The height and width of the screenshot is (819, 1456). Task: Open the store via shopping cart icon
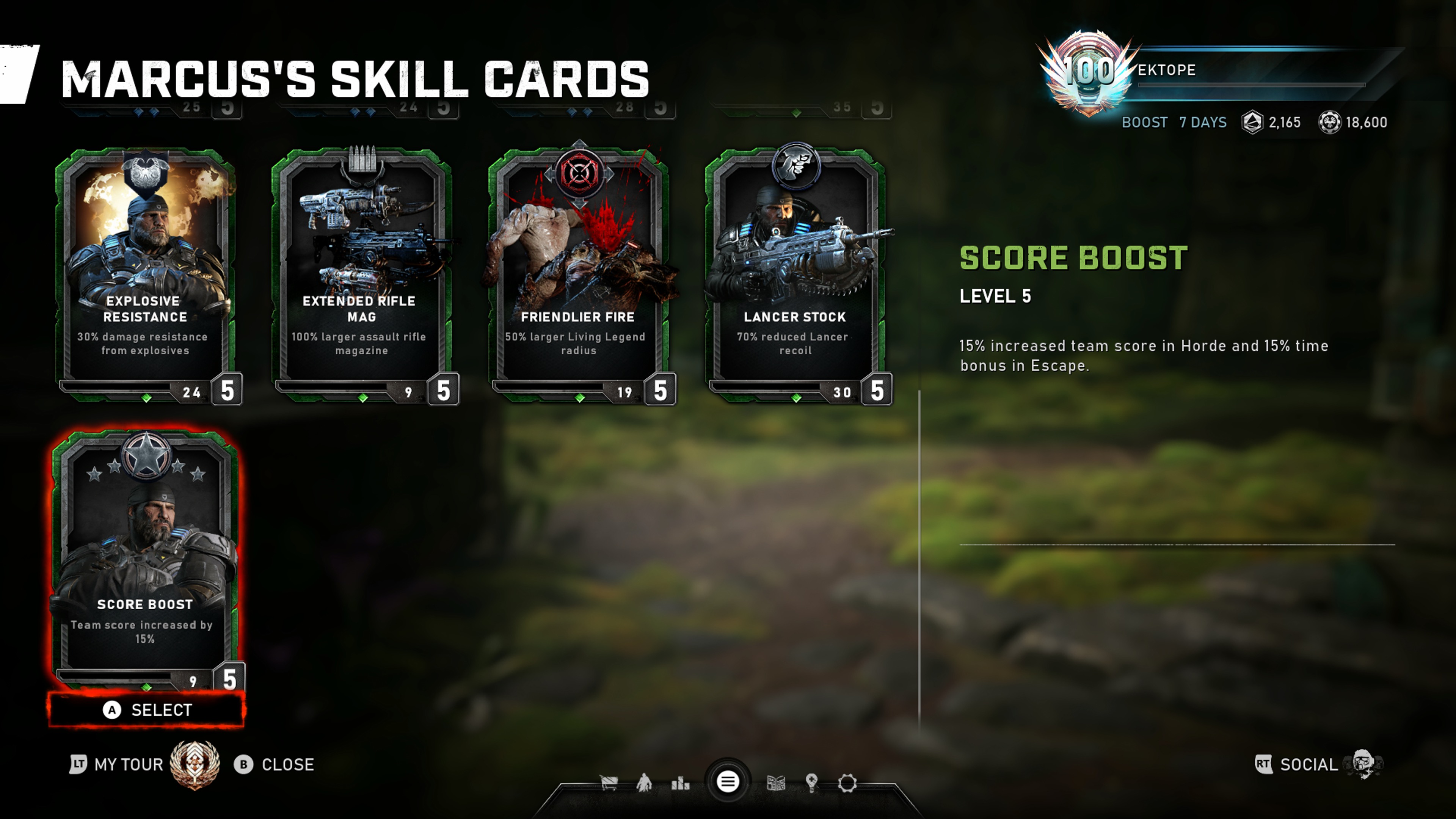point(609,783)
